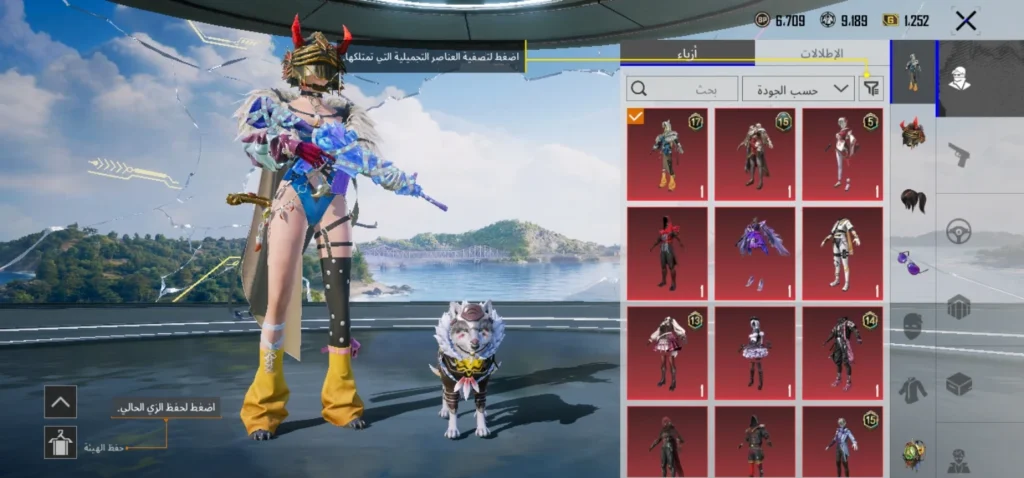Image resolution: width=1024 pixels, height=478 pixels.
Task: Show the steering wheel vehicle skins category
Action: coord(959,230)
